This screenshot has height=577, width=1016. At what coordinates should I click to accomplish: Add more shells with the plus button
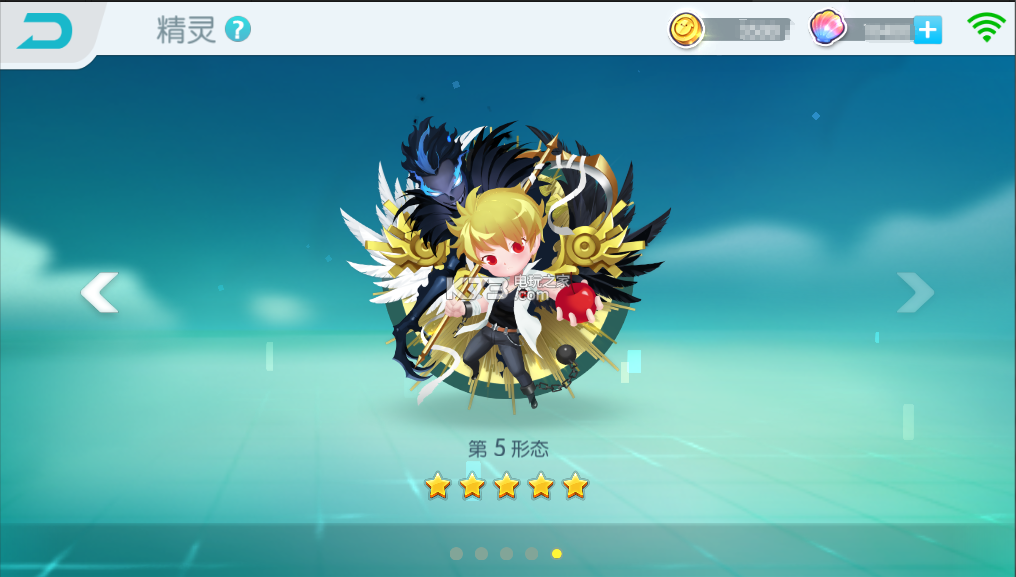pyautogui.click(x=927, y=30)
